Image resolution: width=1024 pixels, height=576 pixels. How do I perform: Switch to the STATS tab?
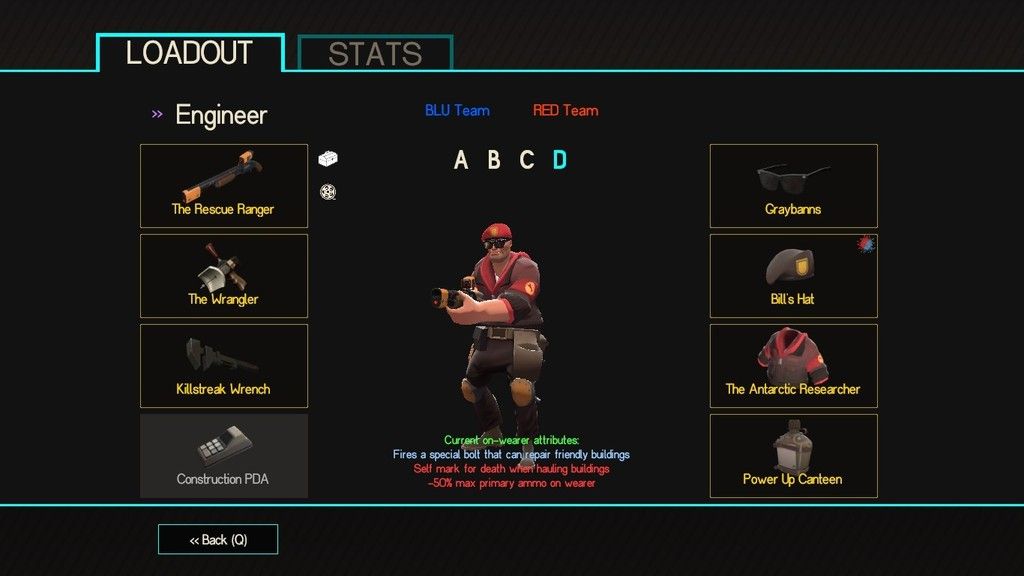click(375, 54)
